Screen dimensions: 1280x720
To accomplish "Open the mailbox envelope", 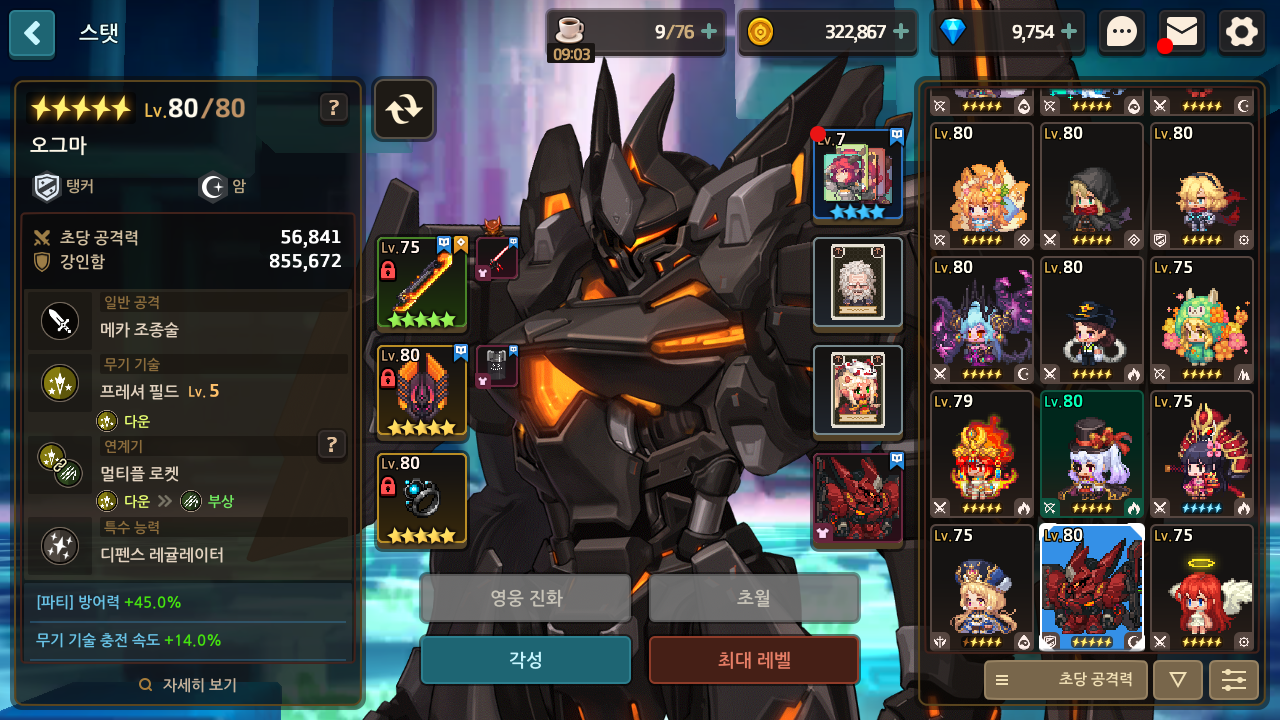I will [x=1182, y=33].
